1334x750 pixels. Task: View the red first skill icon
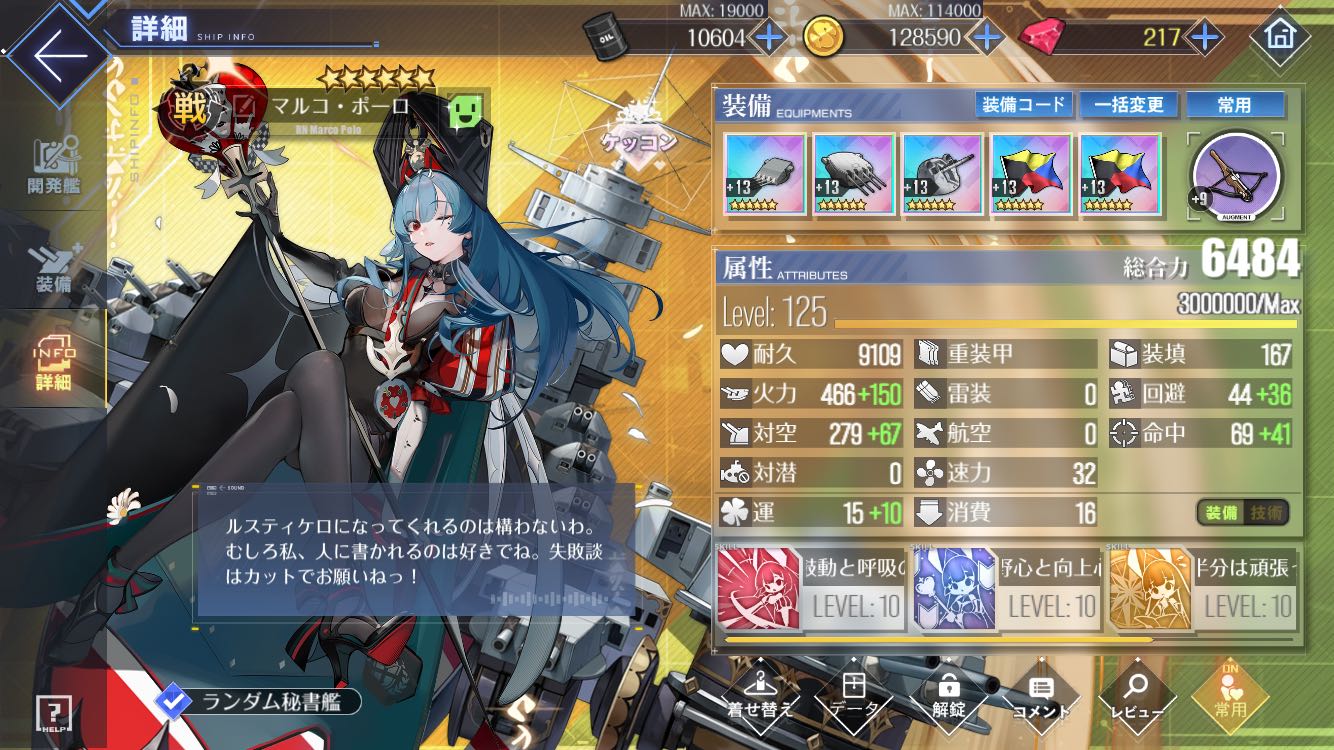click(759, 588)
